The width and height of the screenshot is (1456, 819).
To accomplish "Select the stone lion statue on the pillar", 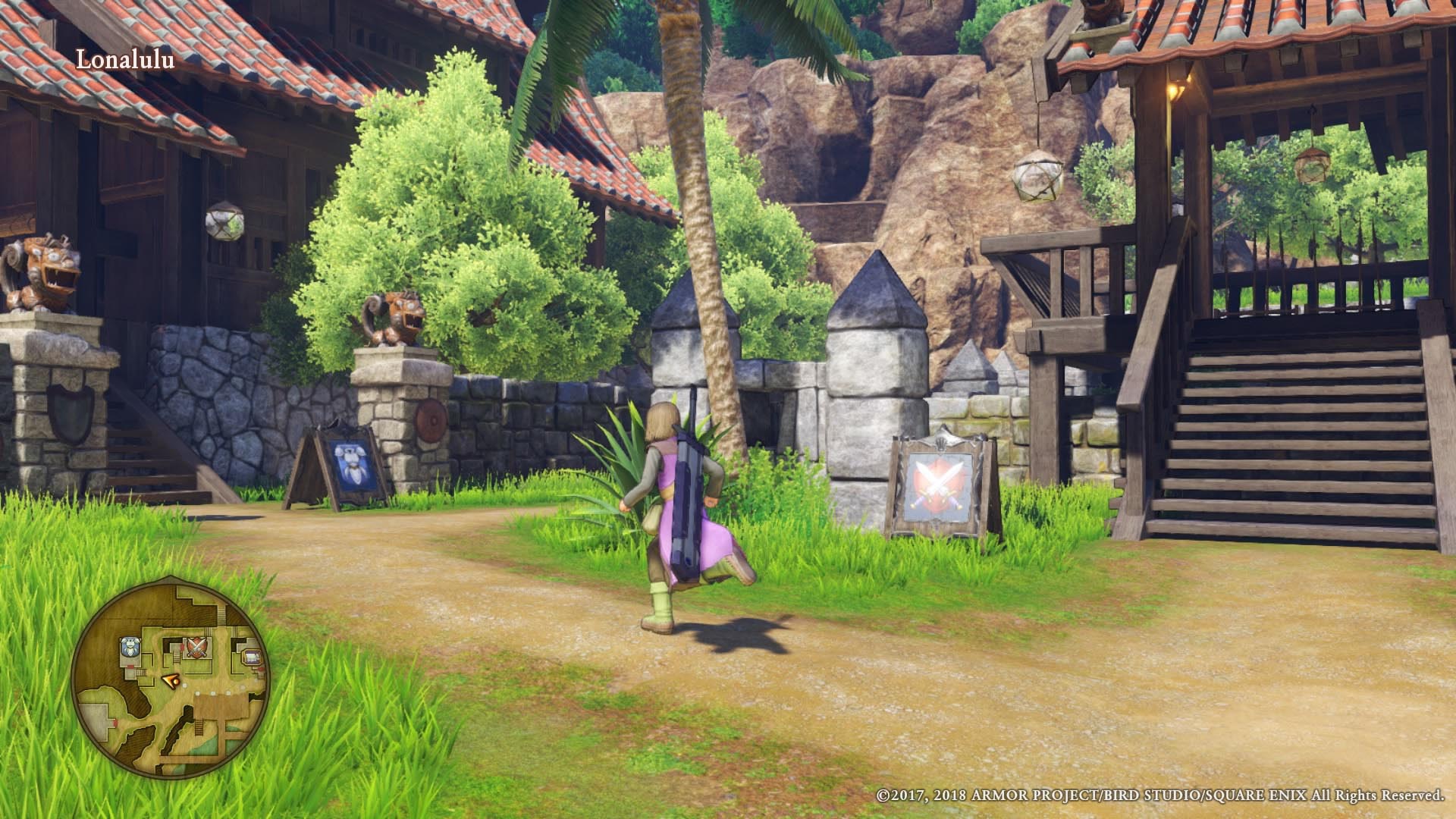I will [394, 318].
